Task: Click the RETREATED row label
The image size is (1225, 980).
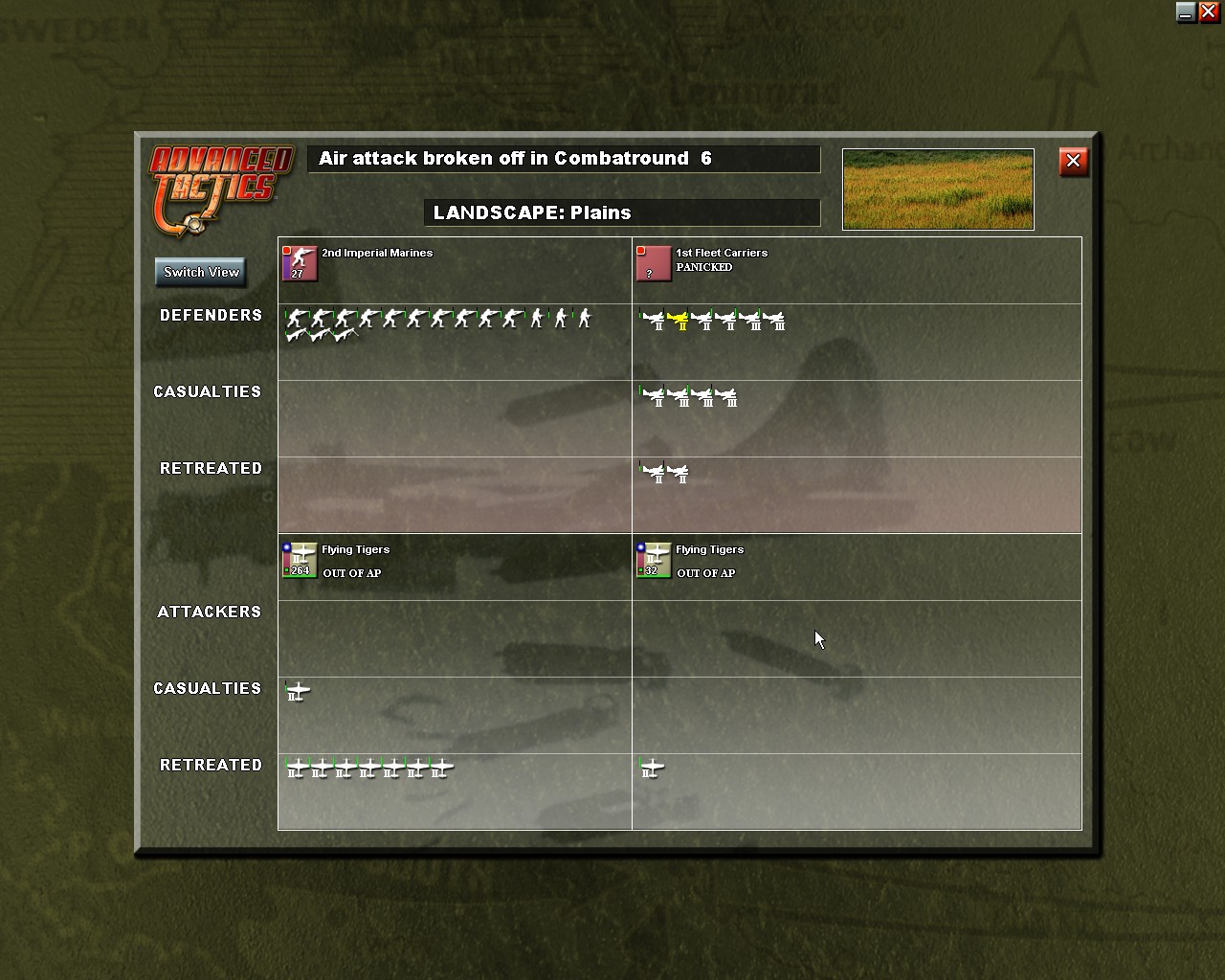Action: (210, 468)
